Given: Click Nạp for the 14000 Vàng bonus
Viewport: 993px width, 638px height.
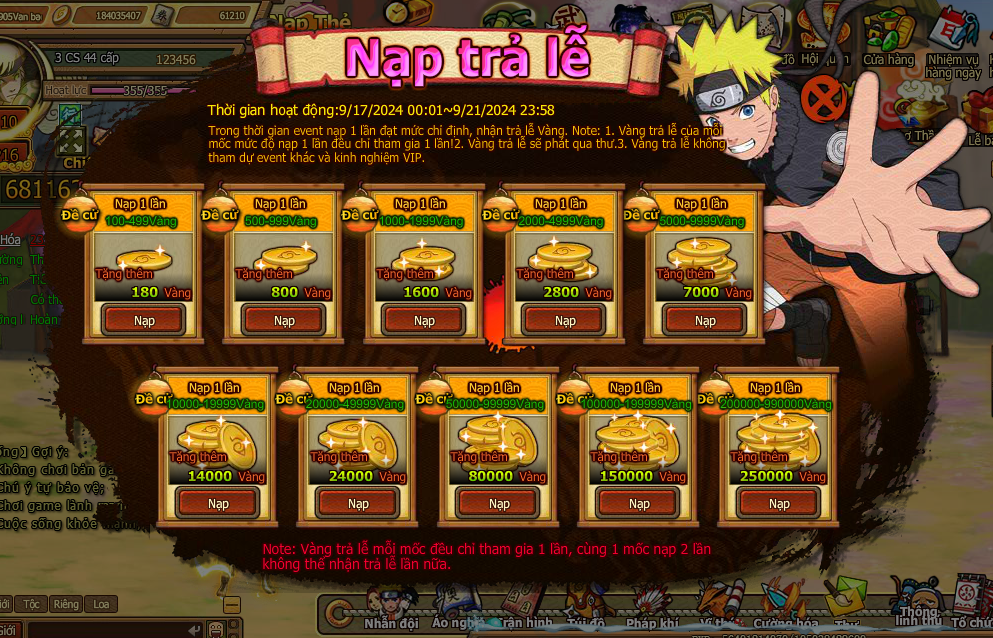Looking at the screenshot, I should click(218, 504).
